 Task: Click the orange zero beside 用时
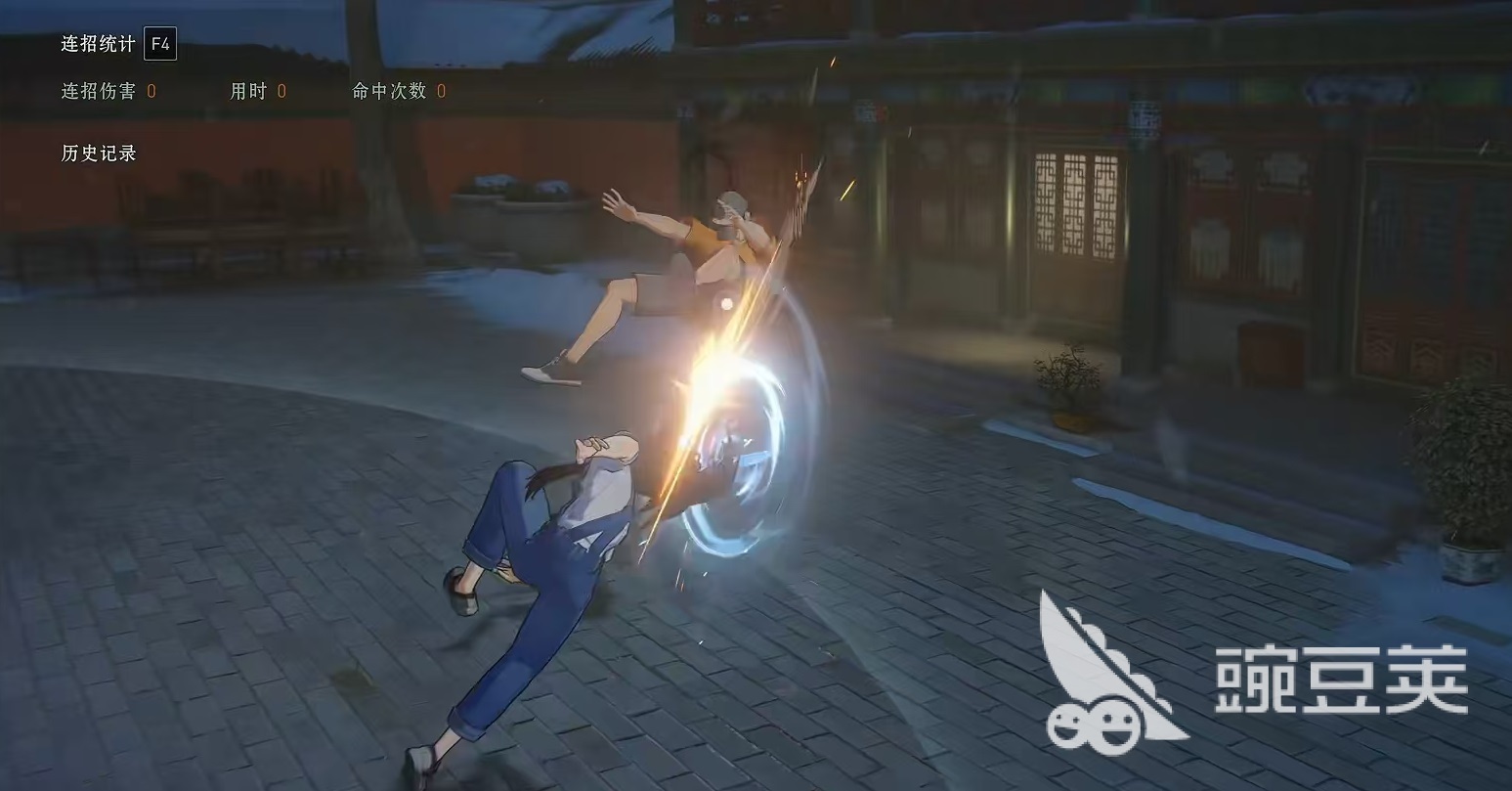tap(281, 90)
